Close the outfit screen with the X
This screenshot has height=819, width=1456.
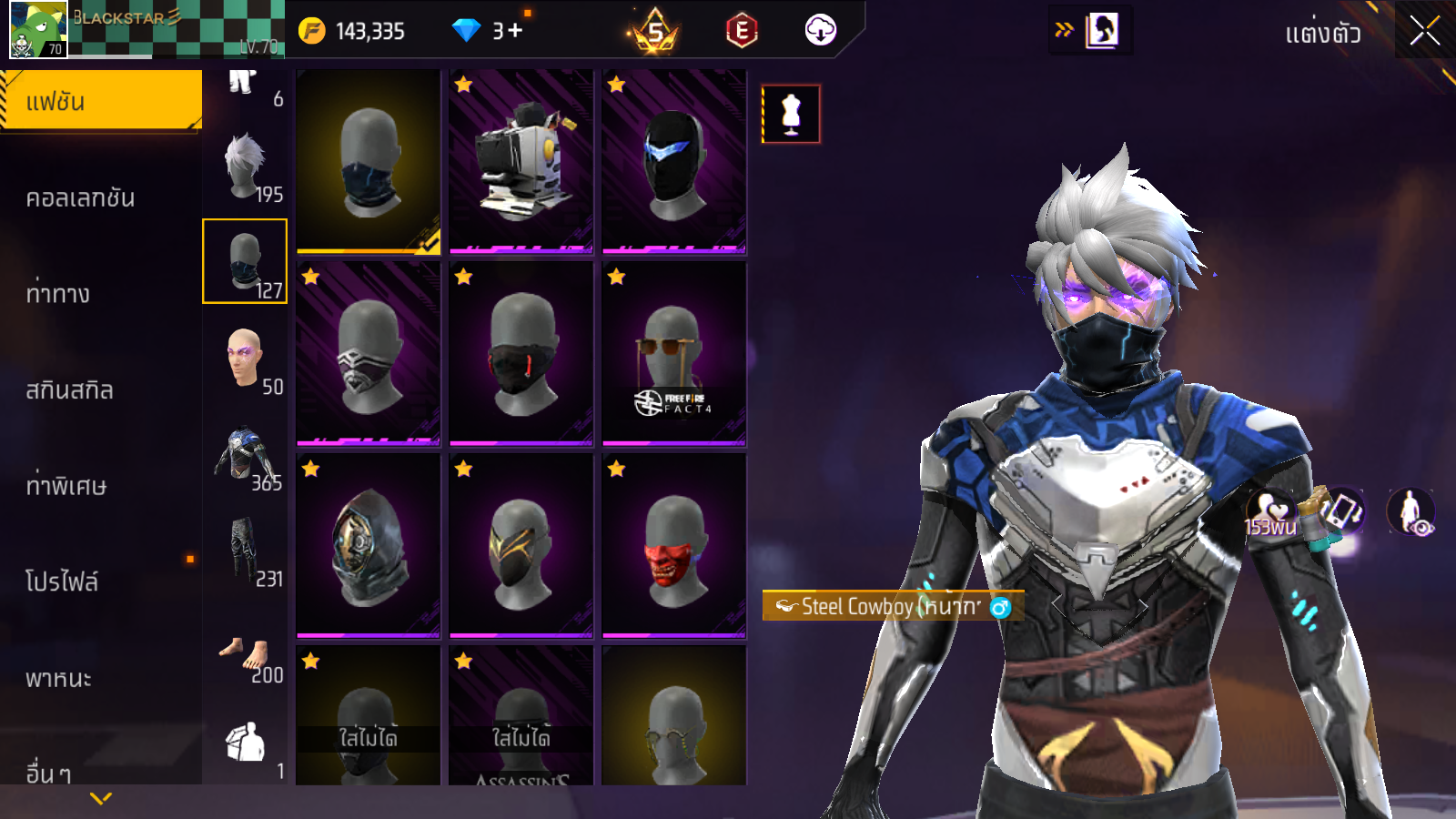tap(1424, 32)
